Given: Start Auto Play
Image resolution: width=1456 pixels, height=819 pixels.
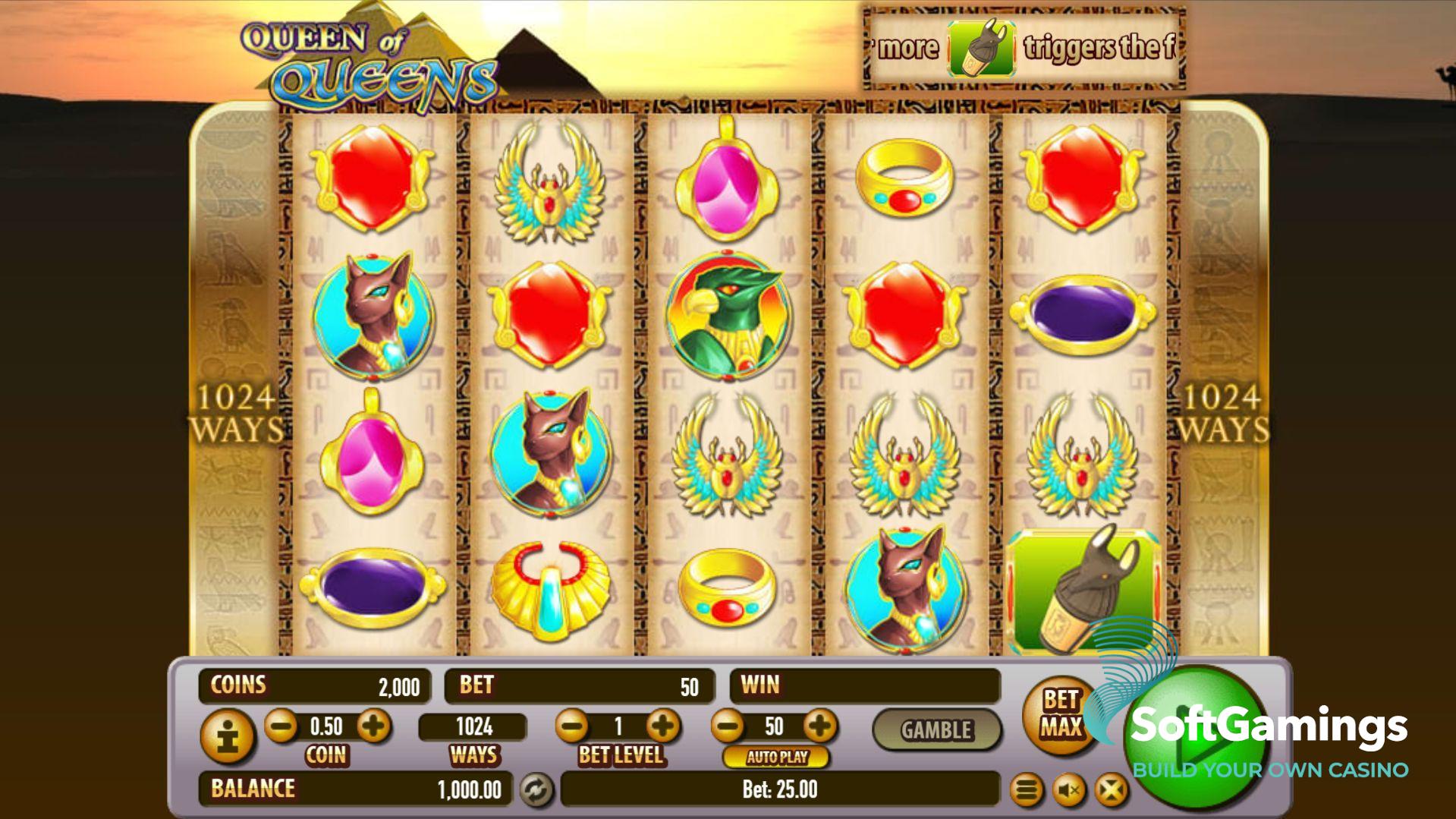Looking at the screenshot, I should 776,757.
